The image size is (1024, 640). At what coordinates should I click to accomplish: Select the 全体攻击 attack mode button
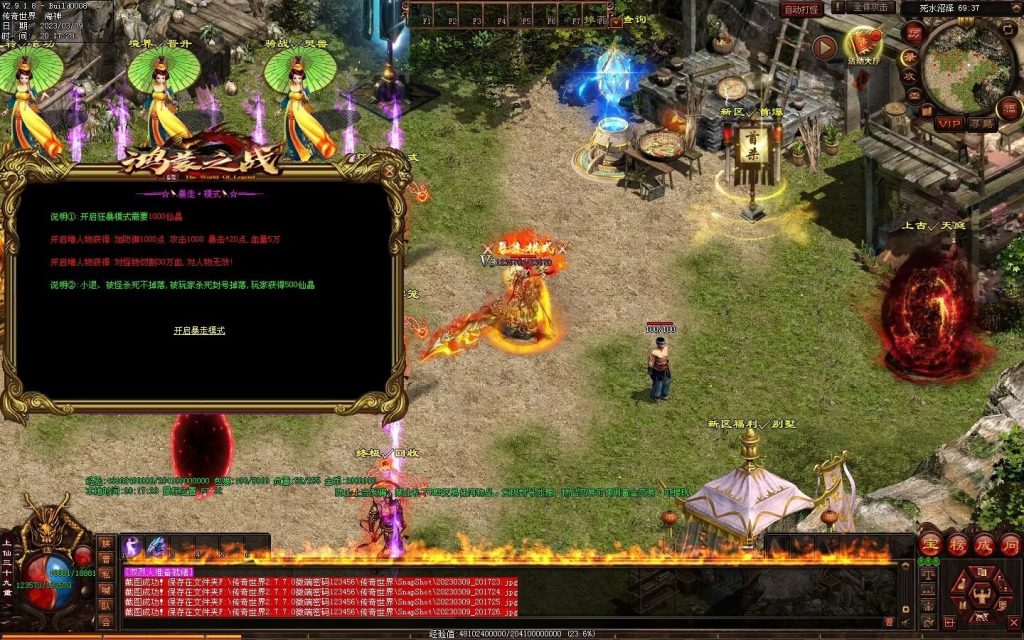[x=868, y=8]
